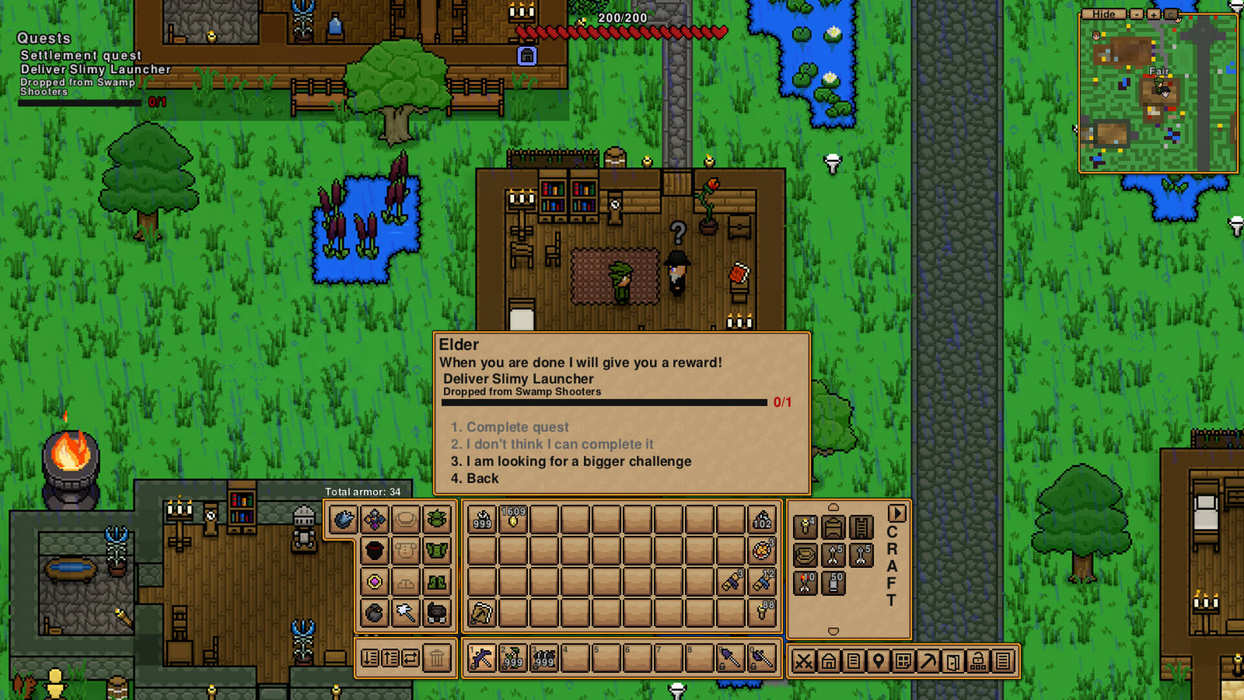Select the stack of 102 items slot
The image size is (1244, 700).
point(762,519)
